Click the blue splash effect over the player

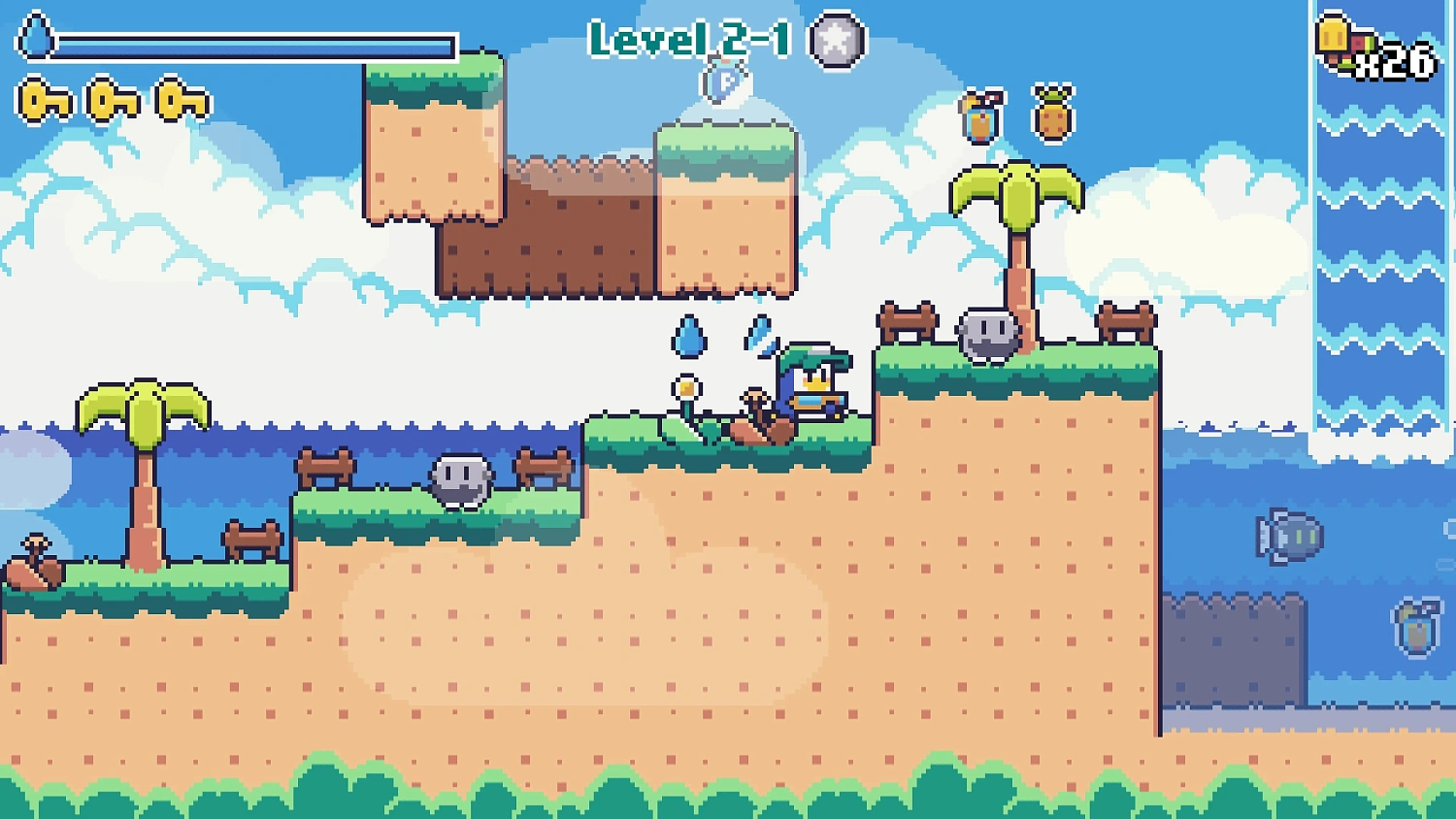point(758,340)
